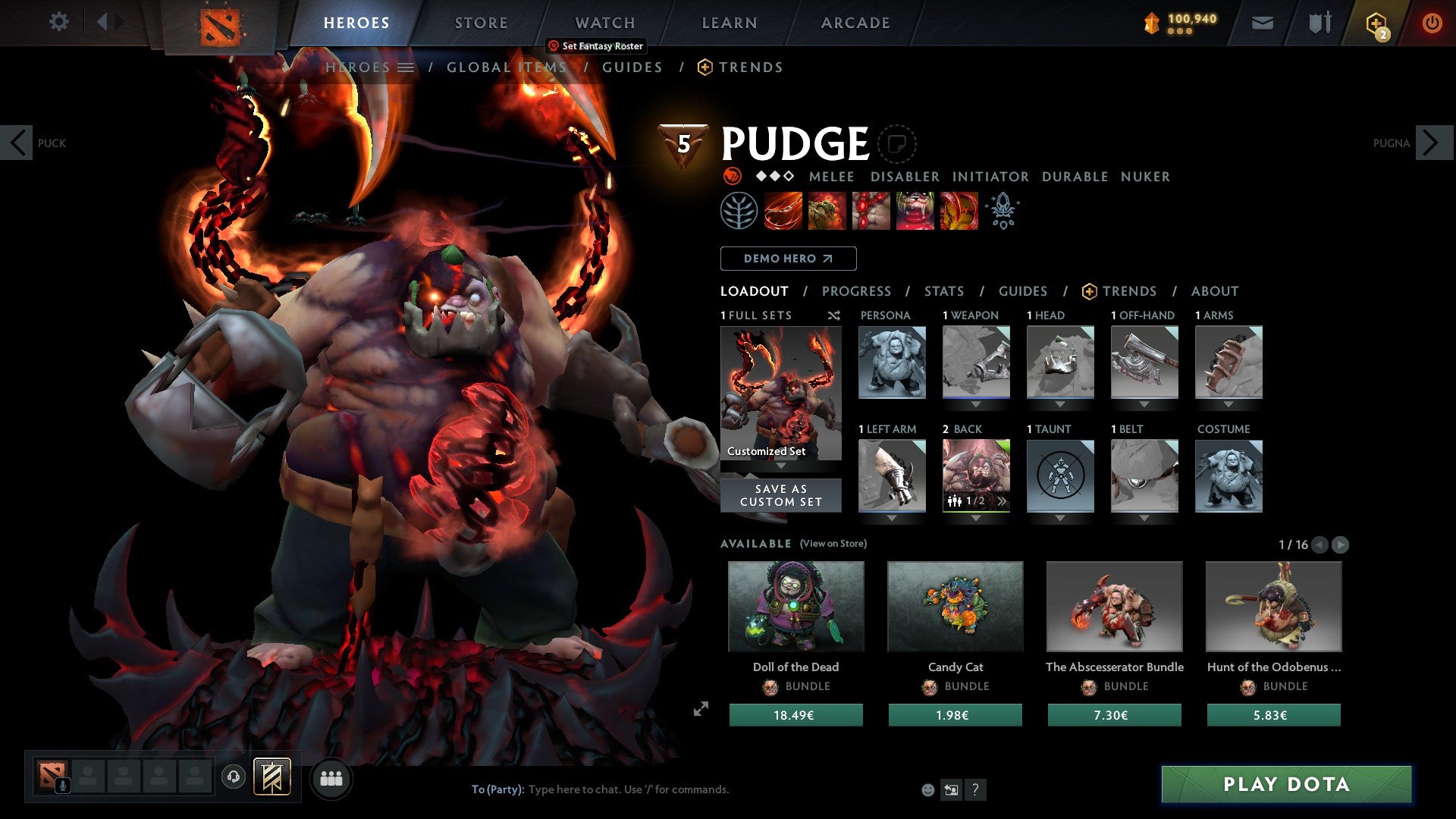Switch to the WATCH tab
This screenshot has width=1456, height=819.
pos(604,23)
